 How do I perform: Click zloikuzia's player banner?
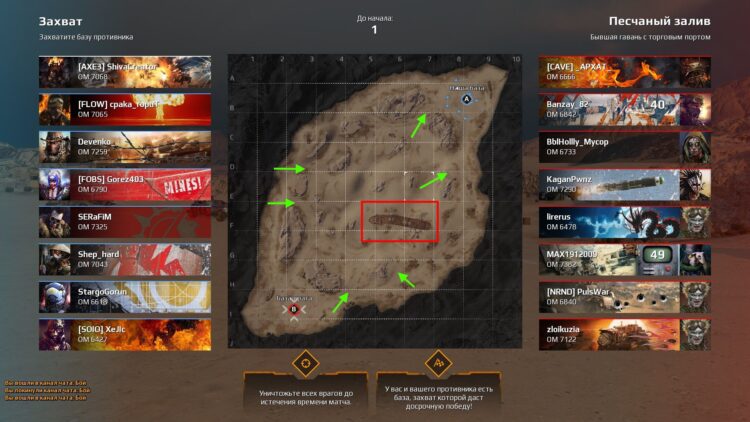[x=624, y=334]
